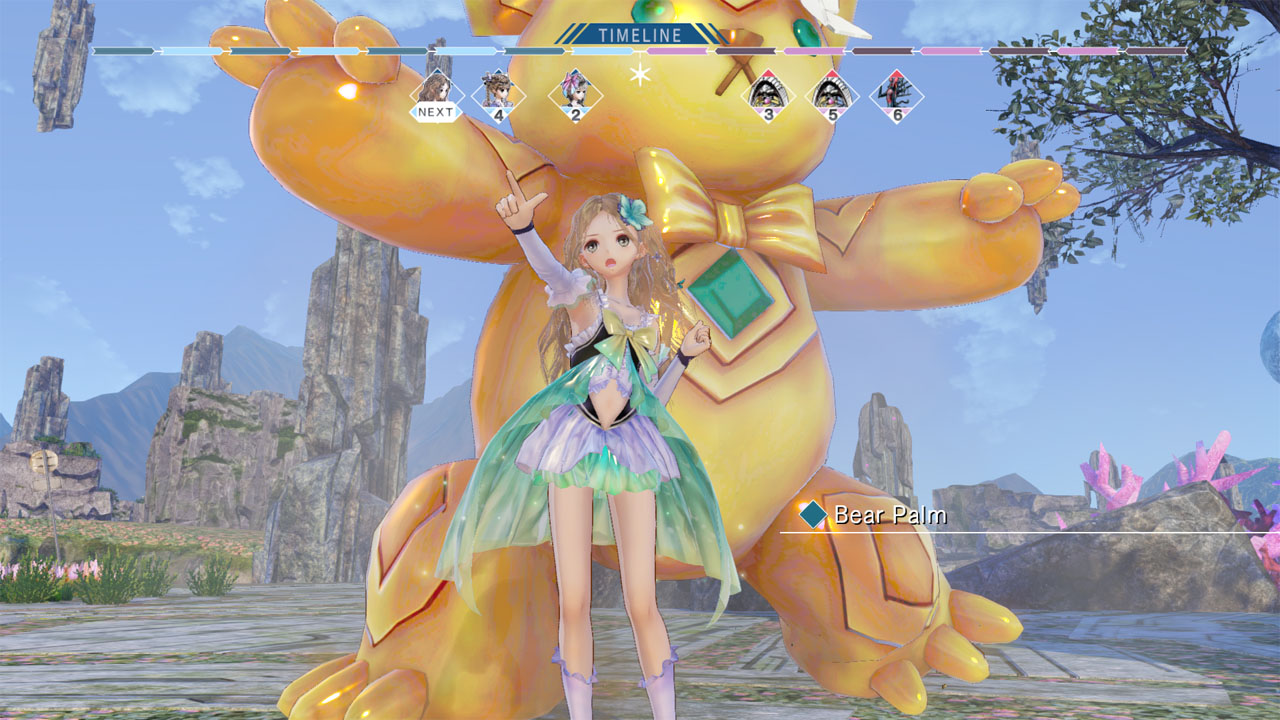Screen dimensions: 1280x720
Task: Select the Bear Palm skill name
Action: click(x=888, y=518)
